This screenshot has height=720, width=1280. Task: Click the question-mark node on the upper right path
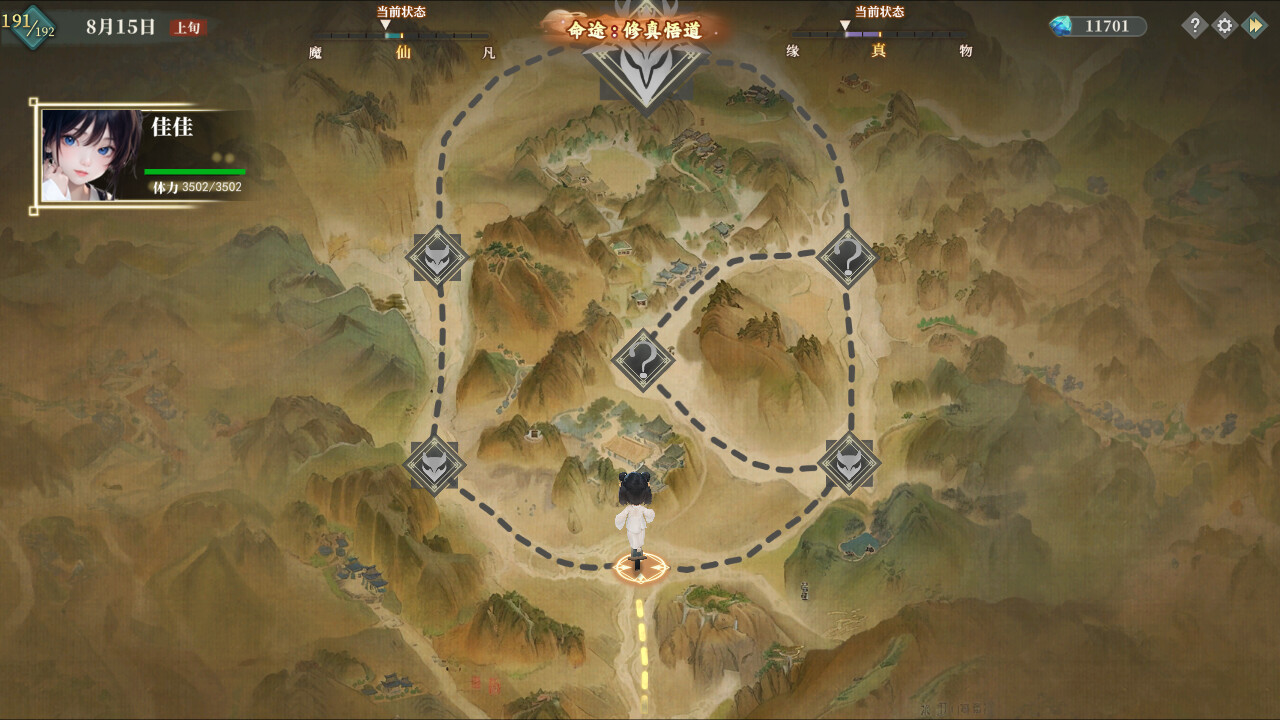845,258
